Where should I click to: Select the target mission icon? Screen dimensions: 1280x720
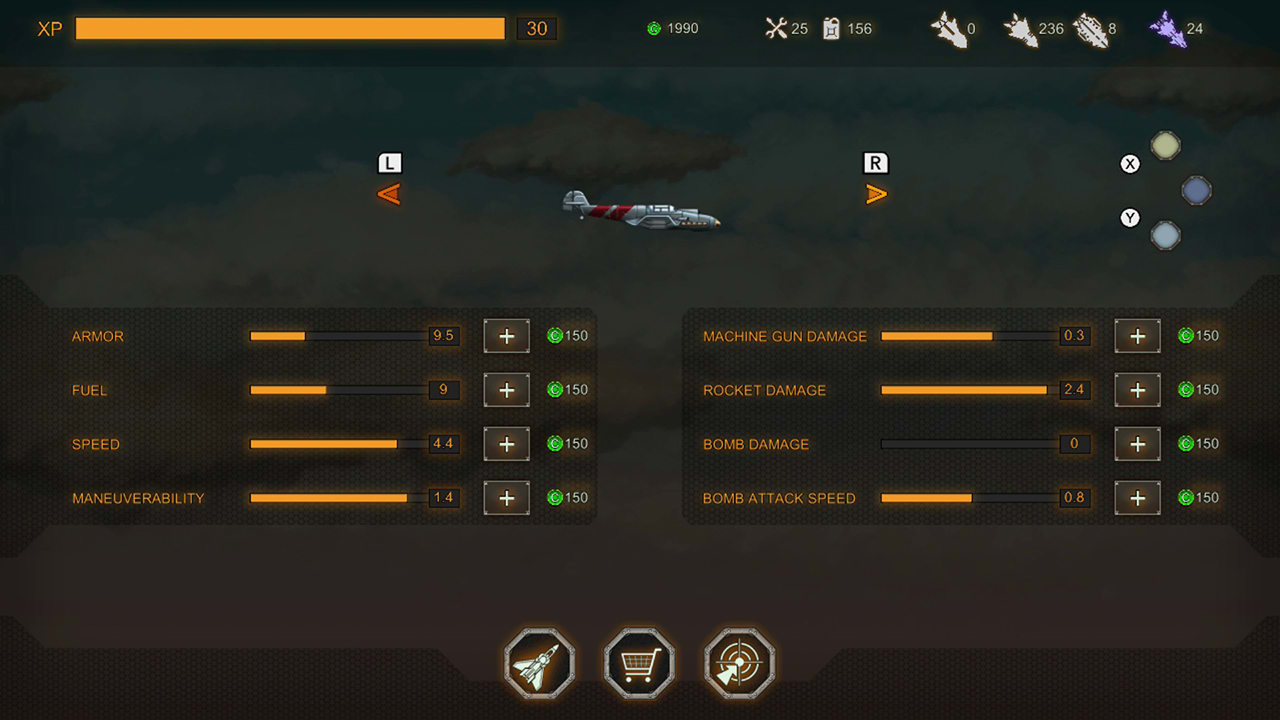pyautogui.click(x=737, y=662)
